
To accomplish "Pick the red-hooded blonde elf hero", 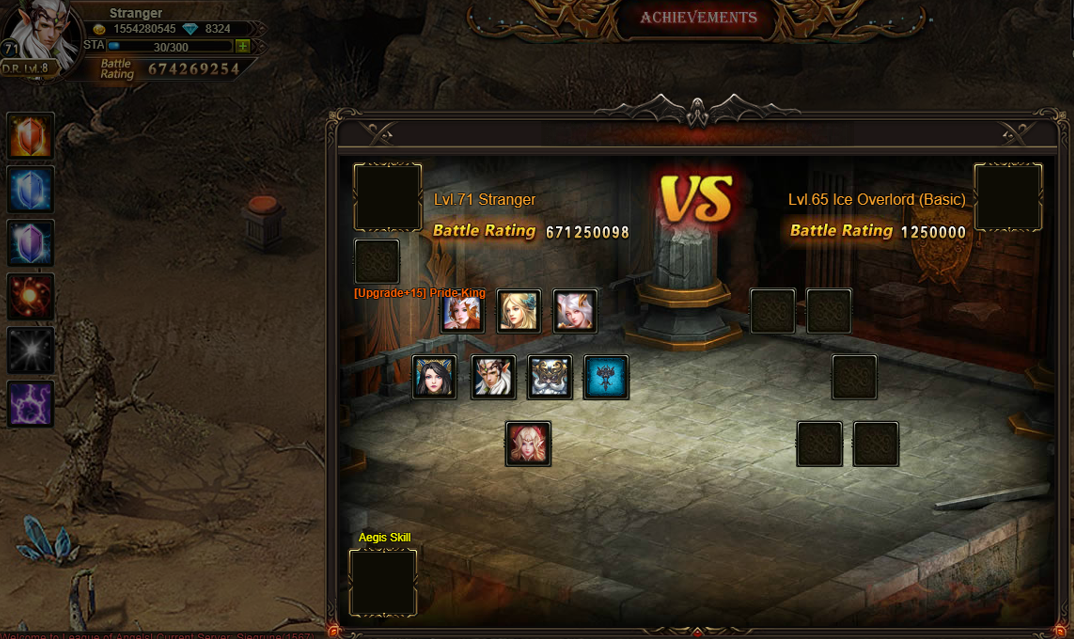I will pyautogui.click(x=528, y=444).
